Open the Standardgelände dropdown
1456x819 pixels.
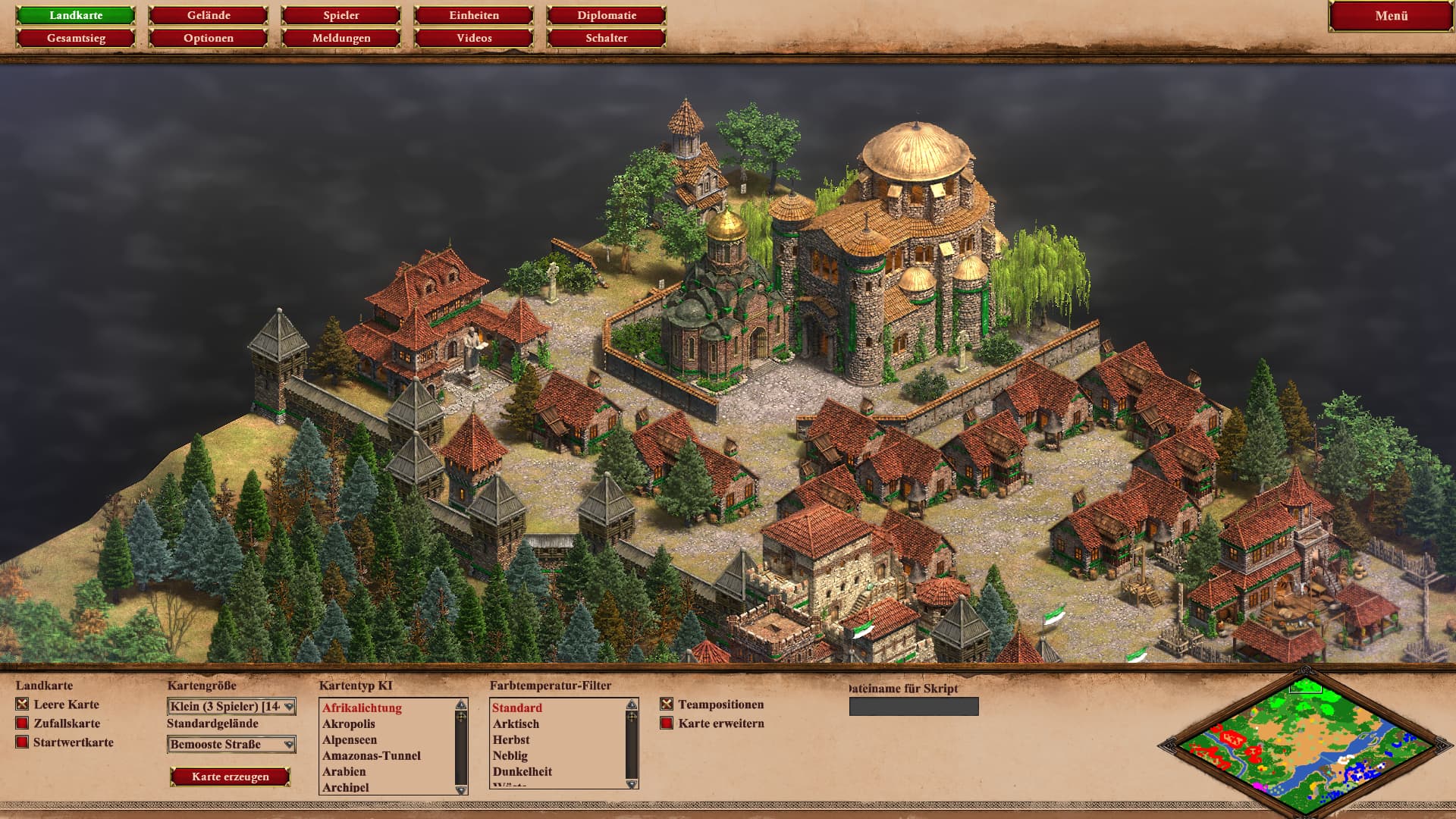click(x=231, y=745)
